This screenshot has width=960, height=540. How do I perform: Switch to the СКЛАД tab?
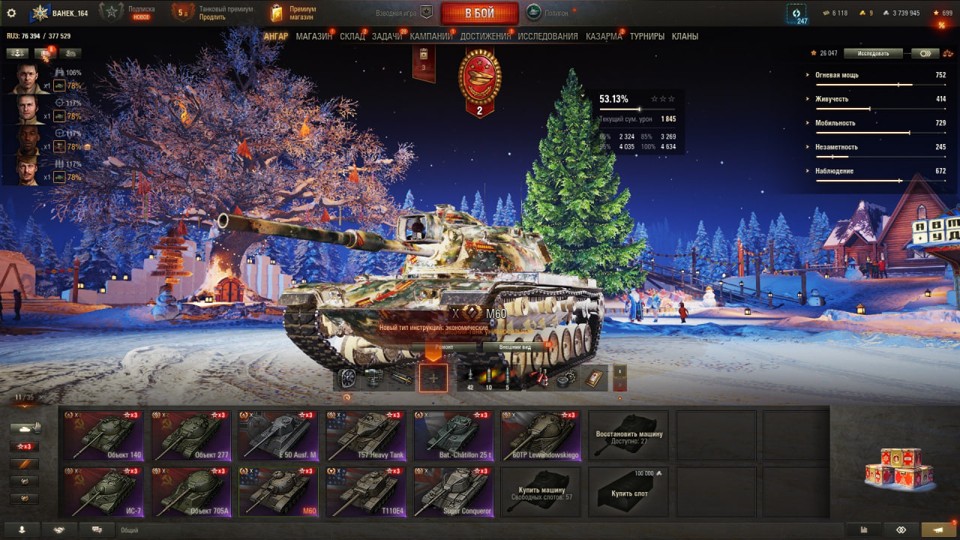(x=352, y=36)
